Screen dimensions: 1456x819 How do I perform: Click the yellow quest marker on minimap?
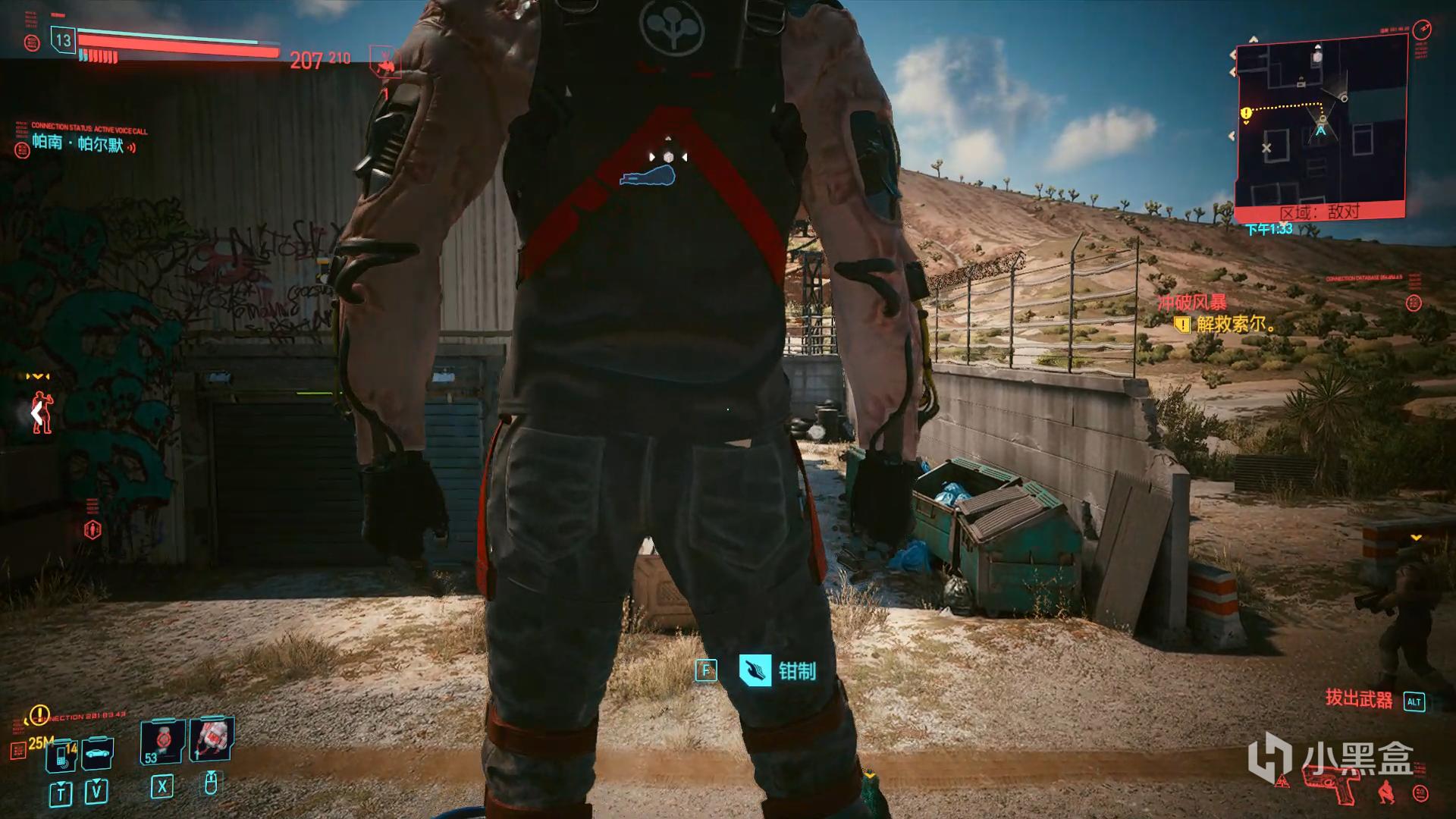[1246, 114]
